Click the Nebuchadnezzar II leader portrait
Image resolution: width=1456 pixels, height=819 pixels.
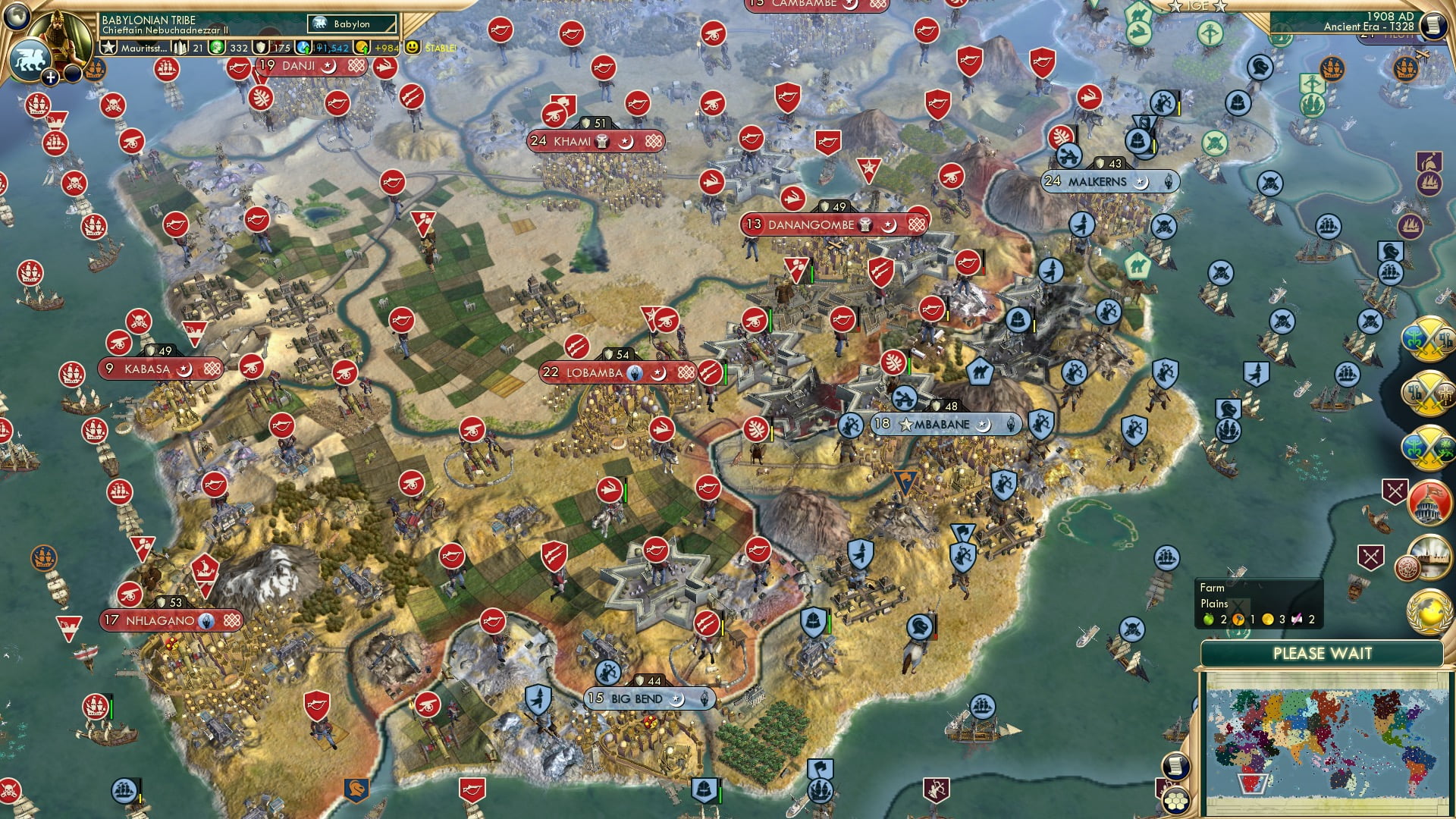point(59,32)
